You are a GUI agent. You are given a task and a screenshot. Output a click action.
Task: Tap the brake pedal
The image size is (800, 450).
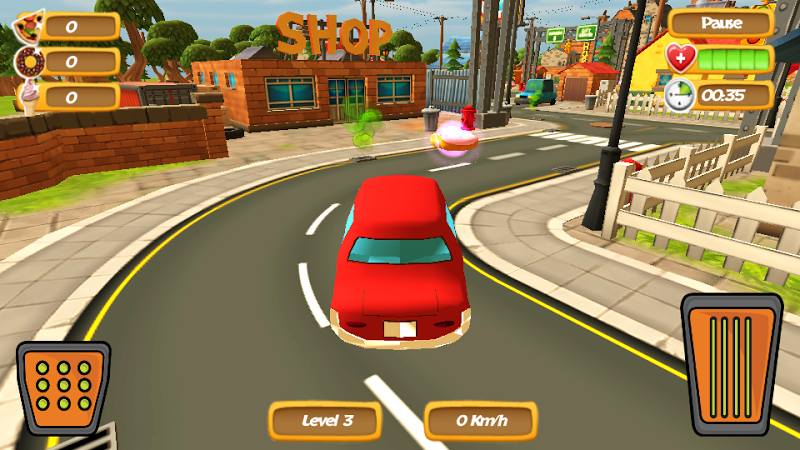pyautogui.click(x=63, y=386)
